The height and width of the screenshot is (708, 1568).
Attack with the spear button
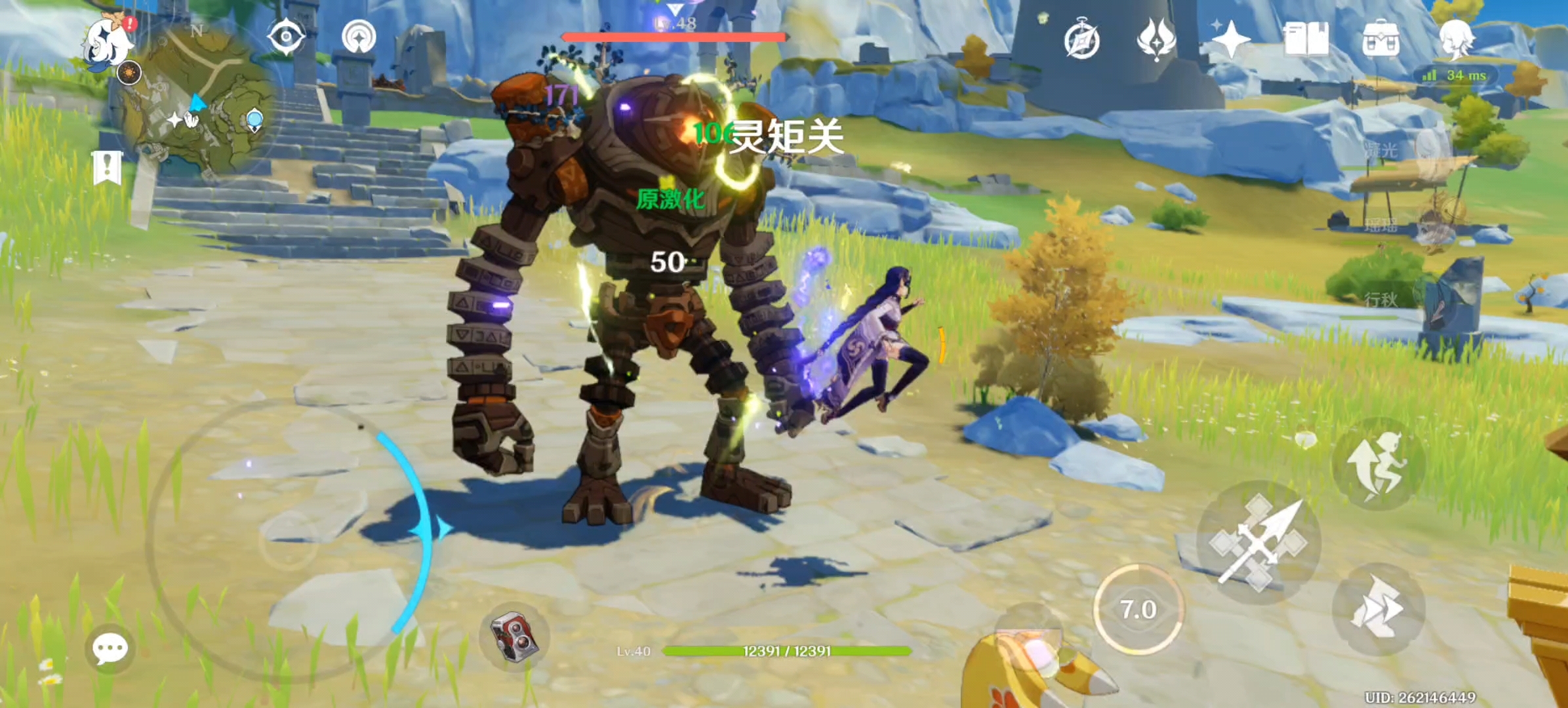pyautogui.click(x=1258, y=542)
